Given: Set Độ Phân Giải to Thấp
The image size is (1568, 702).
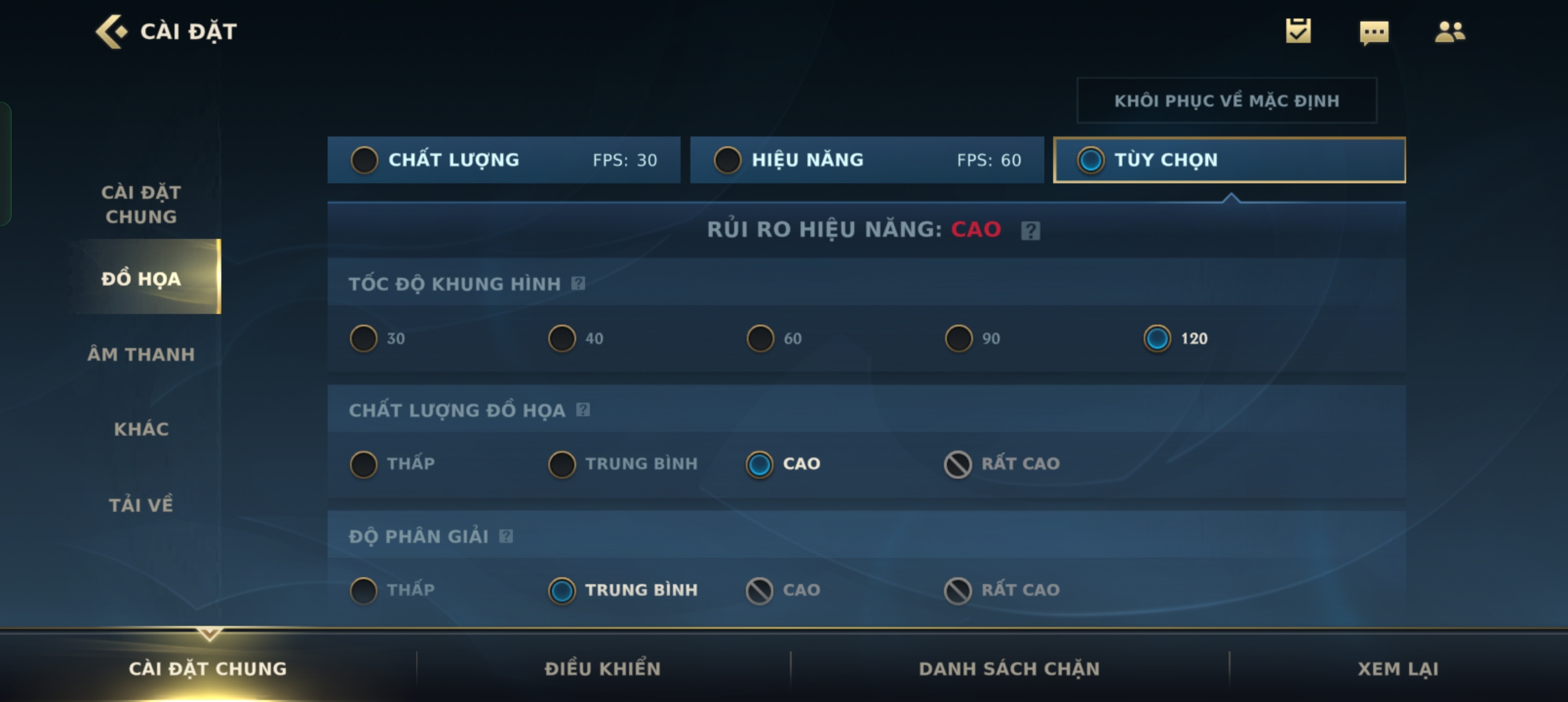Looking at the screenshot, I should tap(364, 590).
